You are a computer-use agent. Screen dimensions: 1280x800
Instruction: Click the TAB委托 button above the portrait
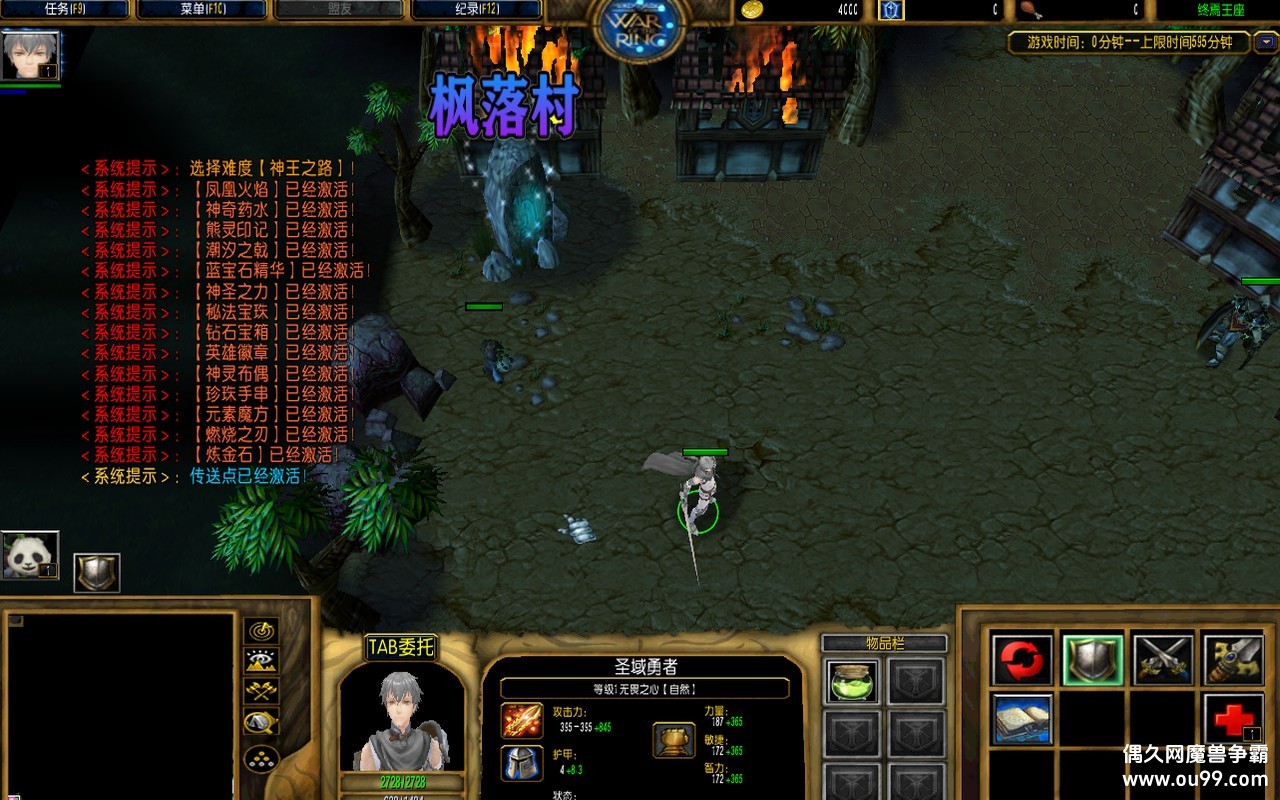click(x=402, y=648)
